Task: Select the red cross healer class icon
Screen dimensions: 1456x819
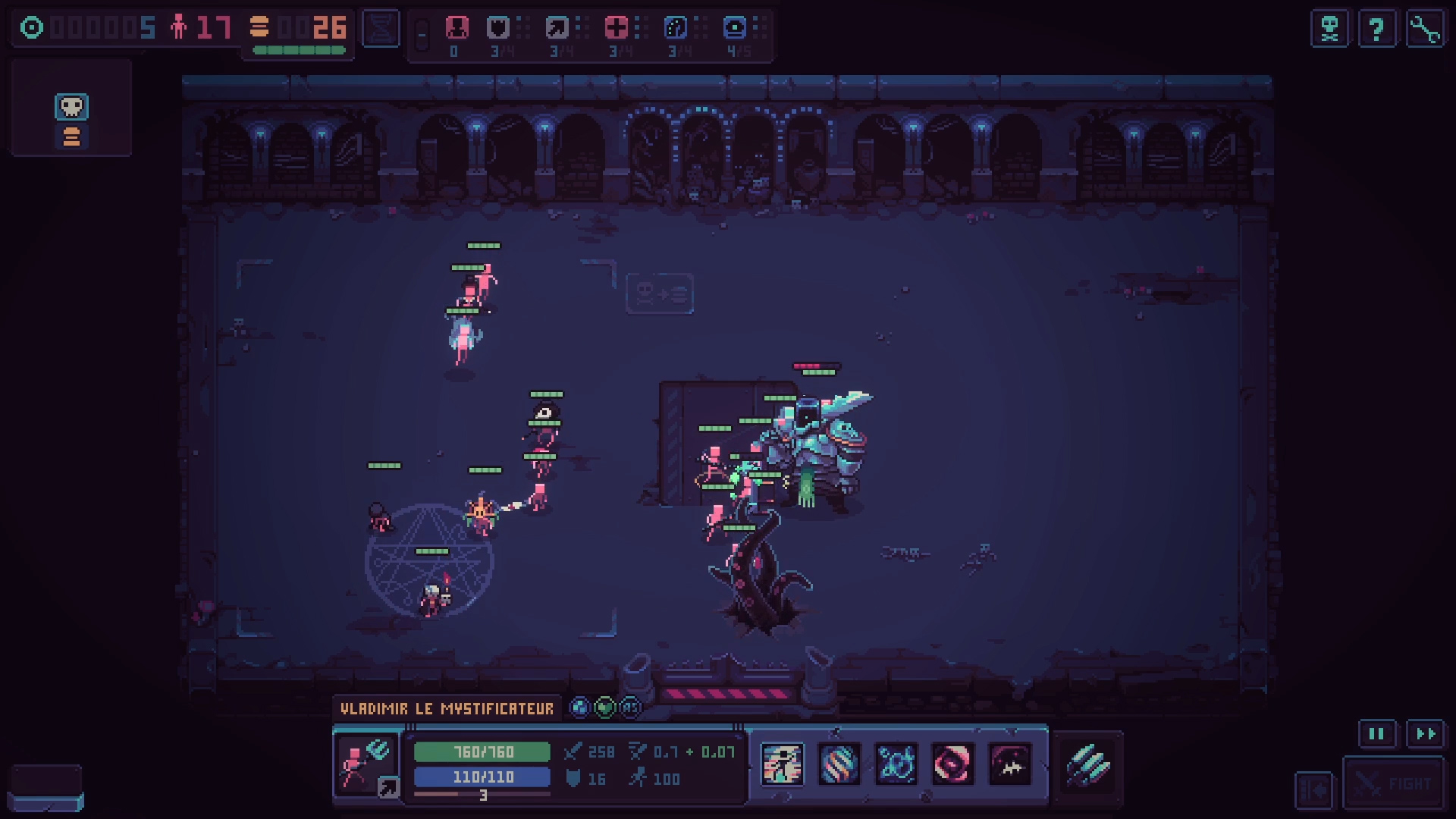Action: tap(616, 29)
